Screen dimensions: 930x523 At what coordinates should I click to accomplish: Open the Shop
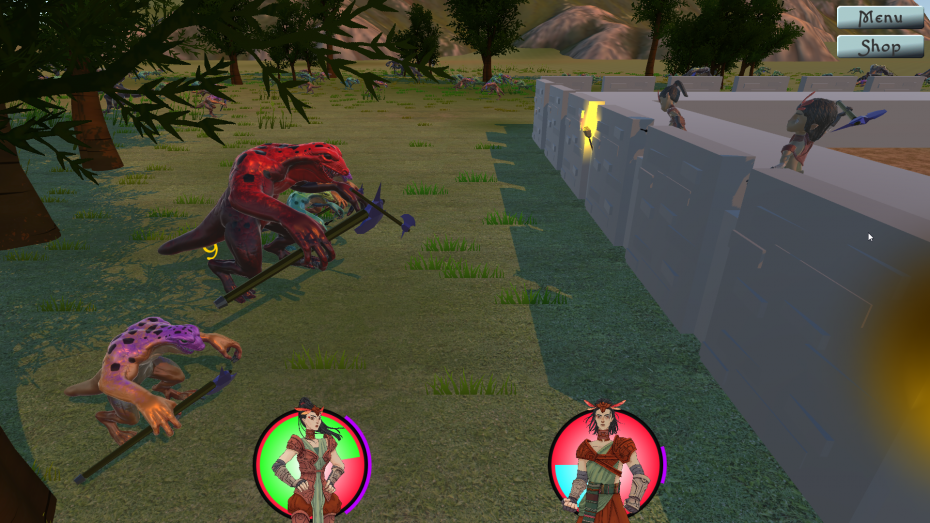tap(879, 46)
